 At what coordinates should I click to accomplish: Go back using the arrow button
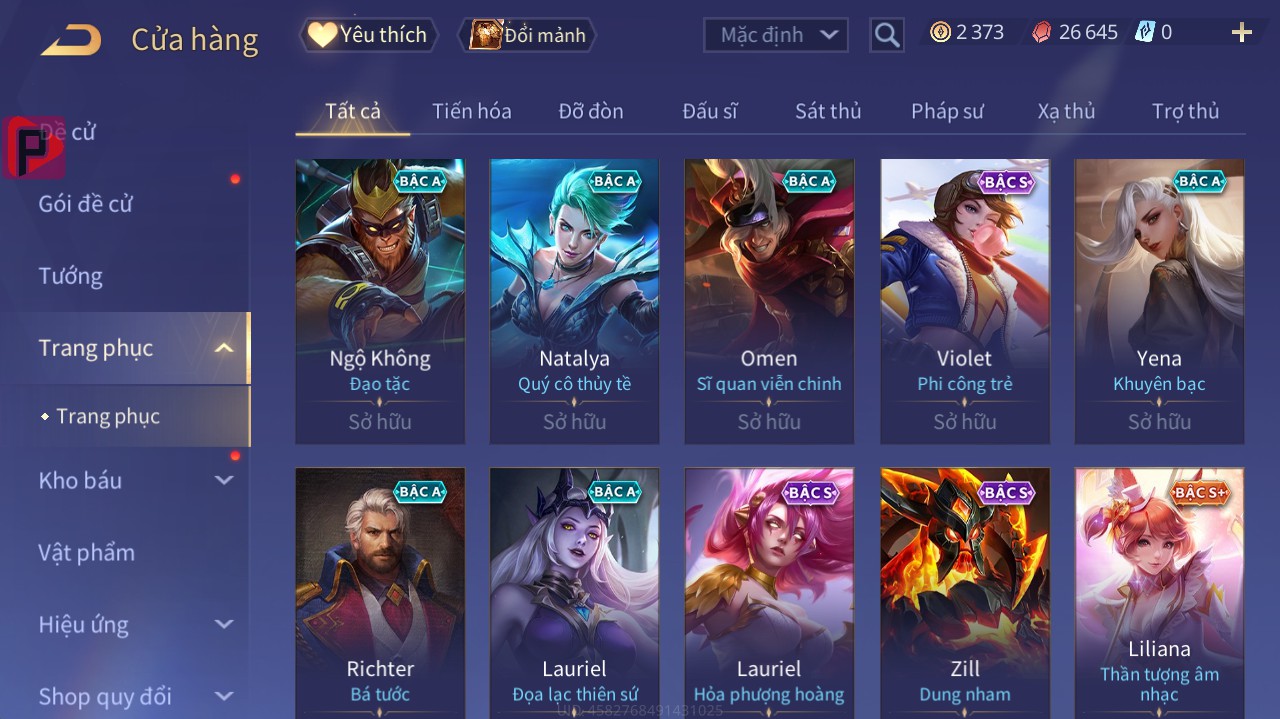coord(71,39)
